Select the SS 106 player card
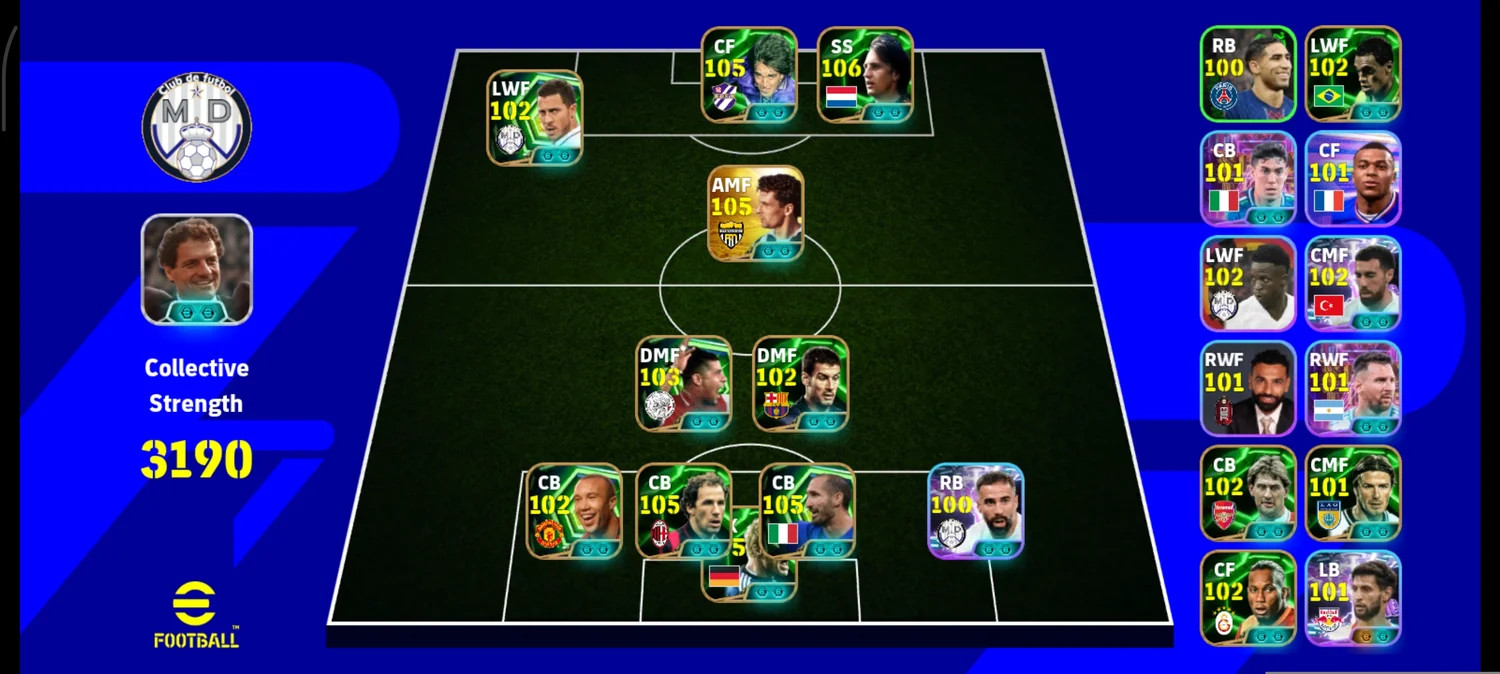 point(865,75)
